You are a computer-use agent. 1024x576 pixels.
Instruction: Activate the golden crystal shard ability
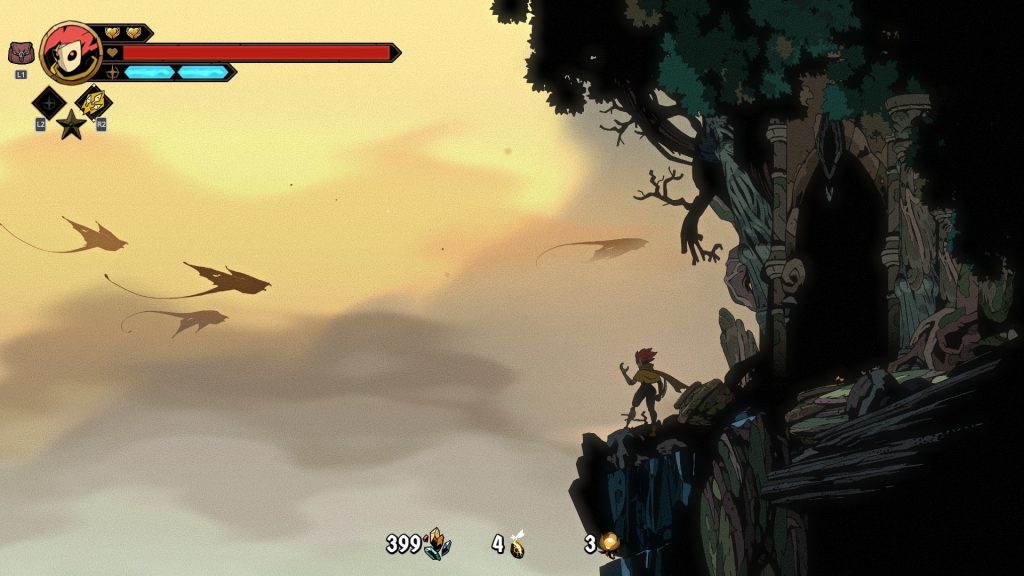[x=94, y=101]
